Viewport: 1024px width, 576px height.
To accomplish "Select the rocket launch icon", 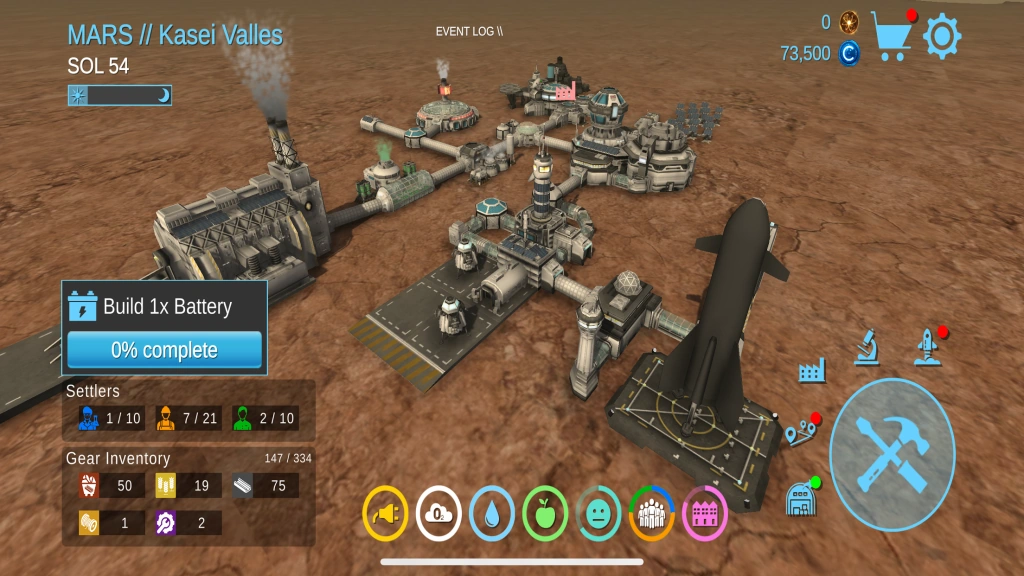I will pos(928,346).
